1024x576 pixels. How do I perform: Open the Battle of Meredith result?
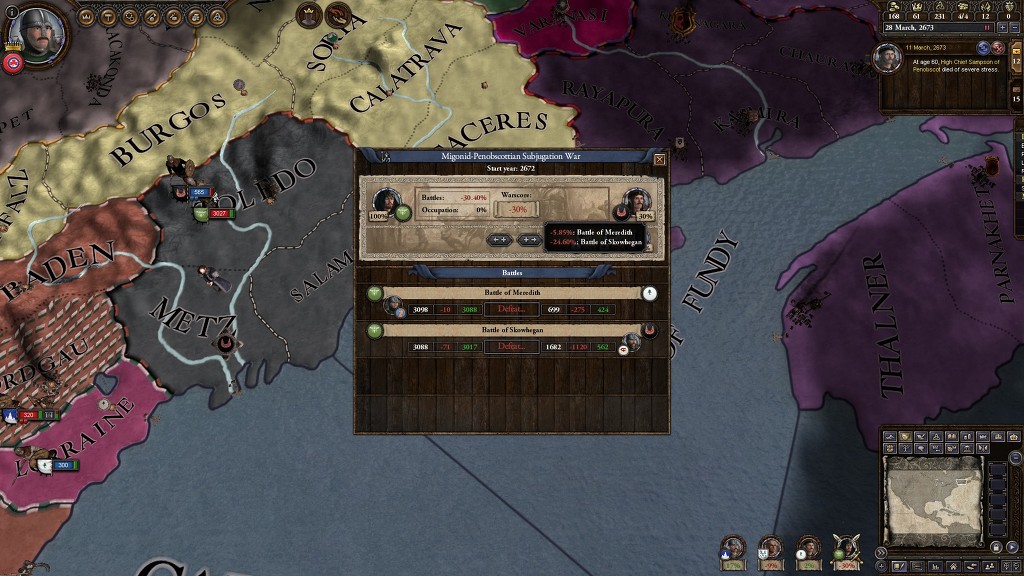(x=511, y=310)
